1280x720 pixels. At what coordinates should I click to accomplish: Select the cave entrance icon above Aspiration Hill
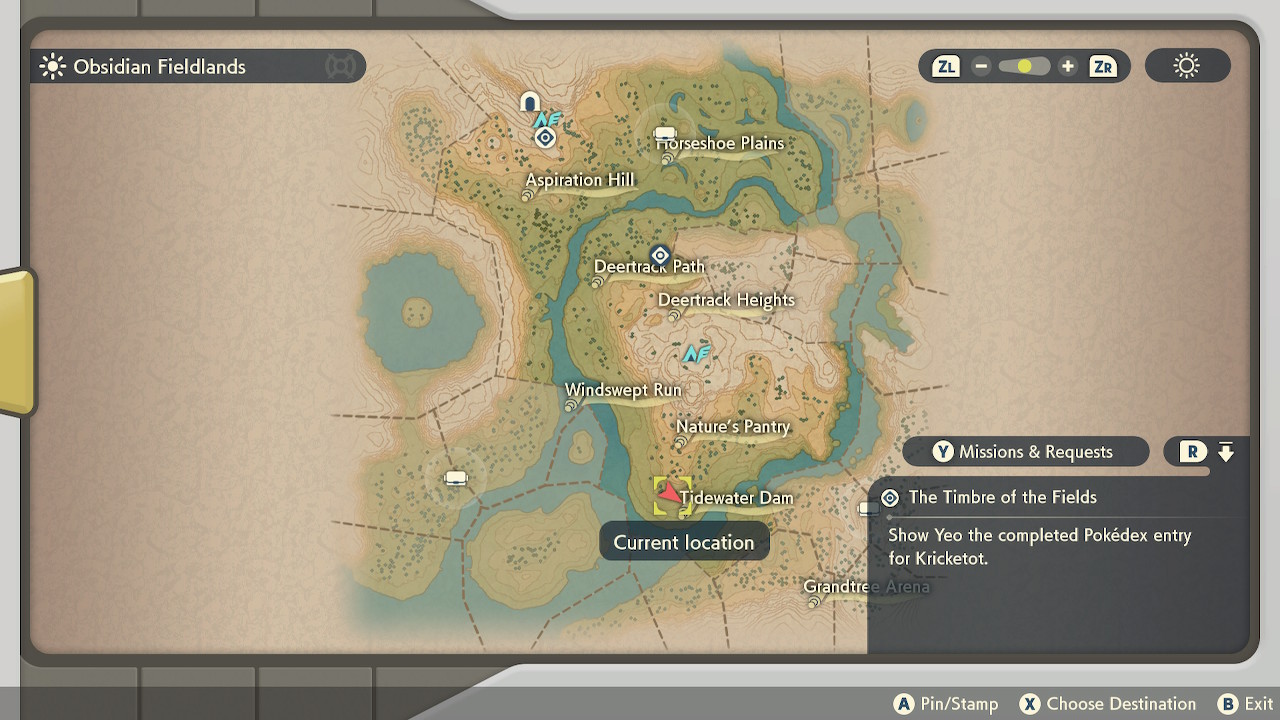coord(530,102)
